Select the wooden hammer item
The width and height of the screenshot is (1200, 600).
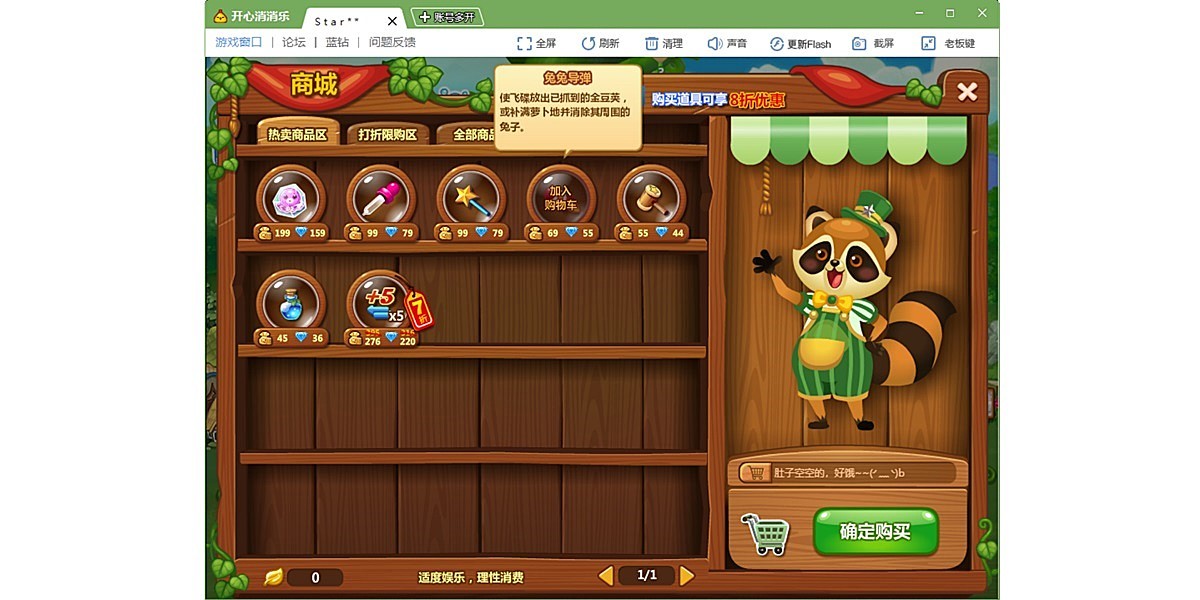651,199
